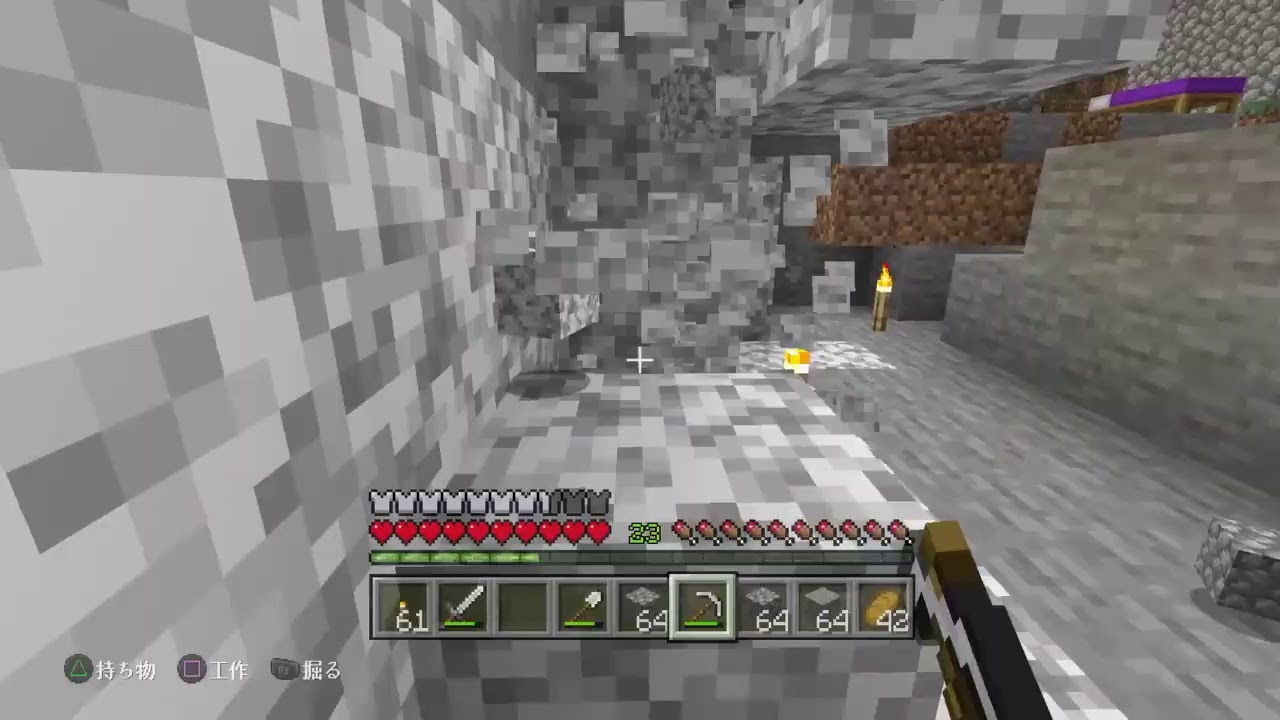Click the 掘る dig action label

point(322,672)
